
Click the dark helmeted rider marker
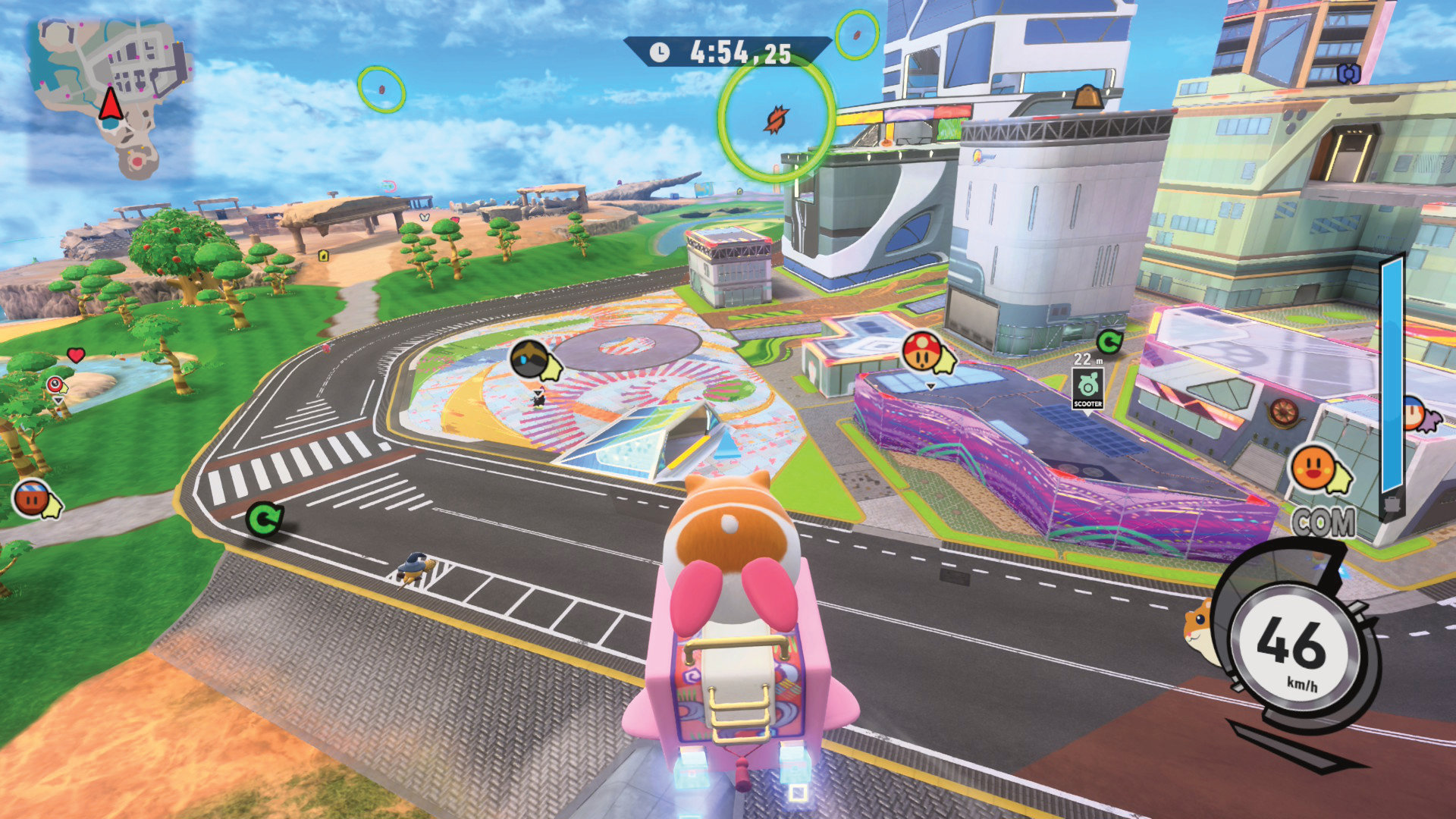click(529, 359)
